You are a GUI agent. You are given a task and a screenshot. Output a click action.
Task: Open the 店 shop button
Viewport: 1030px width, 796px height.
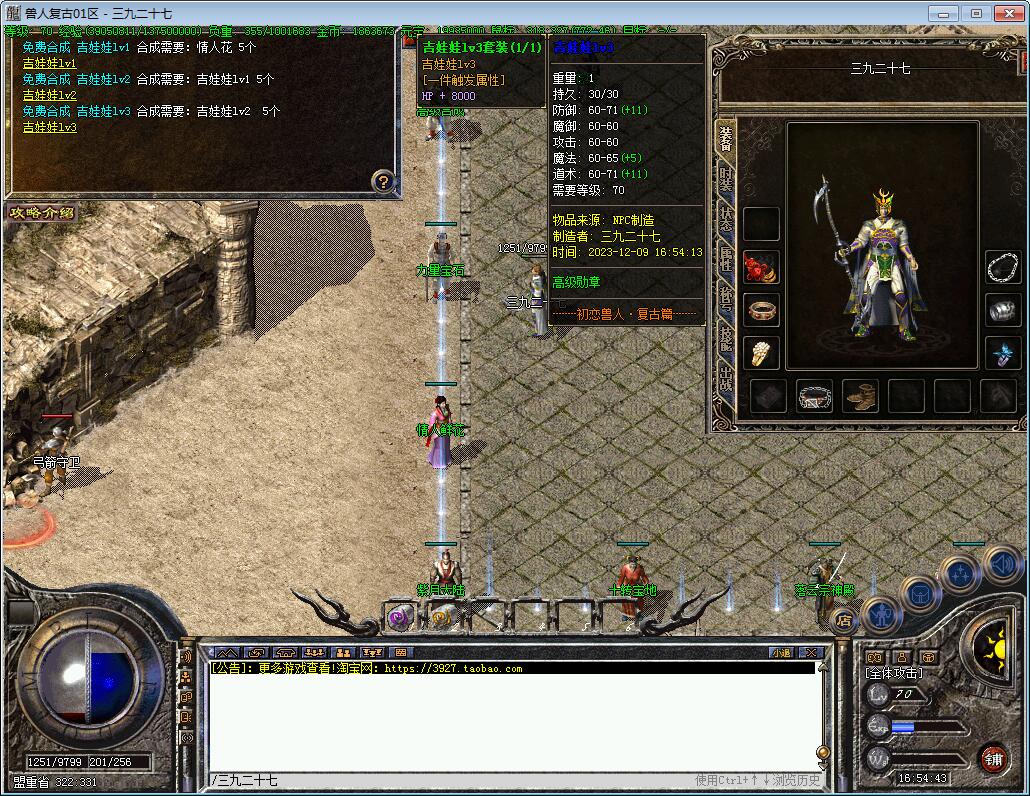click(x=844, y=621)
